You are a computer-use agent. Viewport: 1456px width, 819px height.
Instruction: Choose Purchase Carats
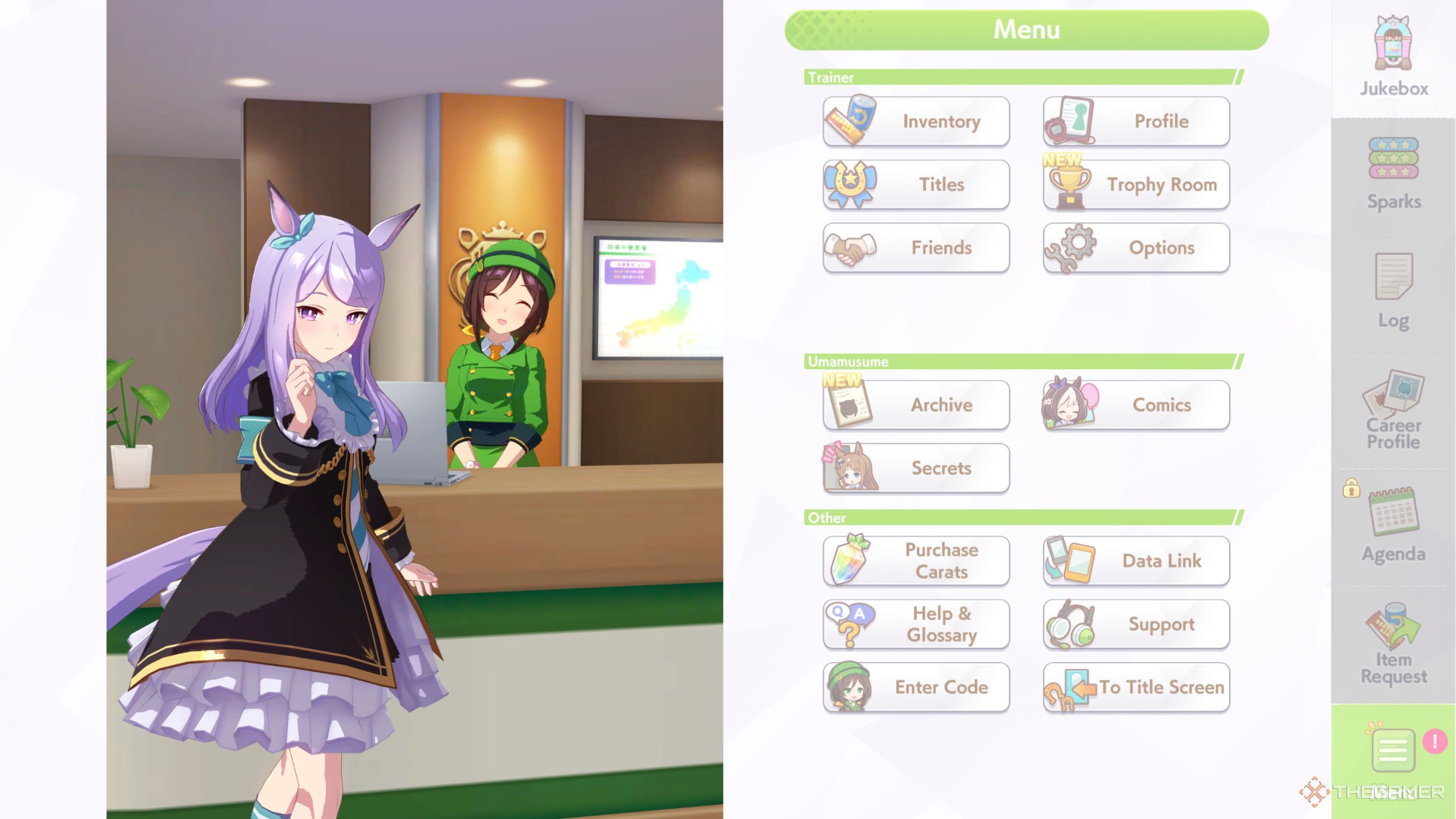(916, 561)
